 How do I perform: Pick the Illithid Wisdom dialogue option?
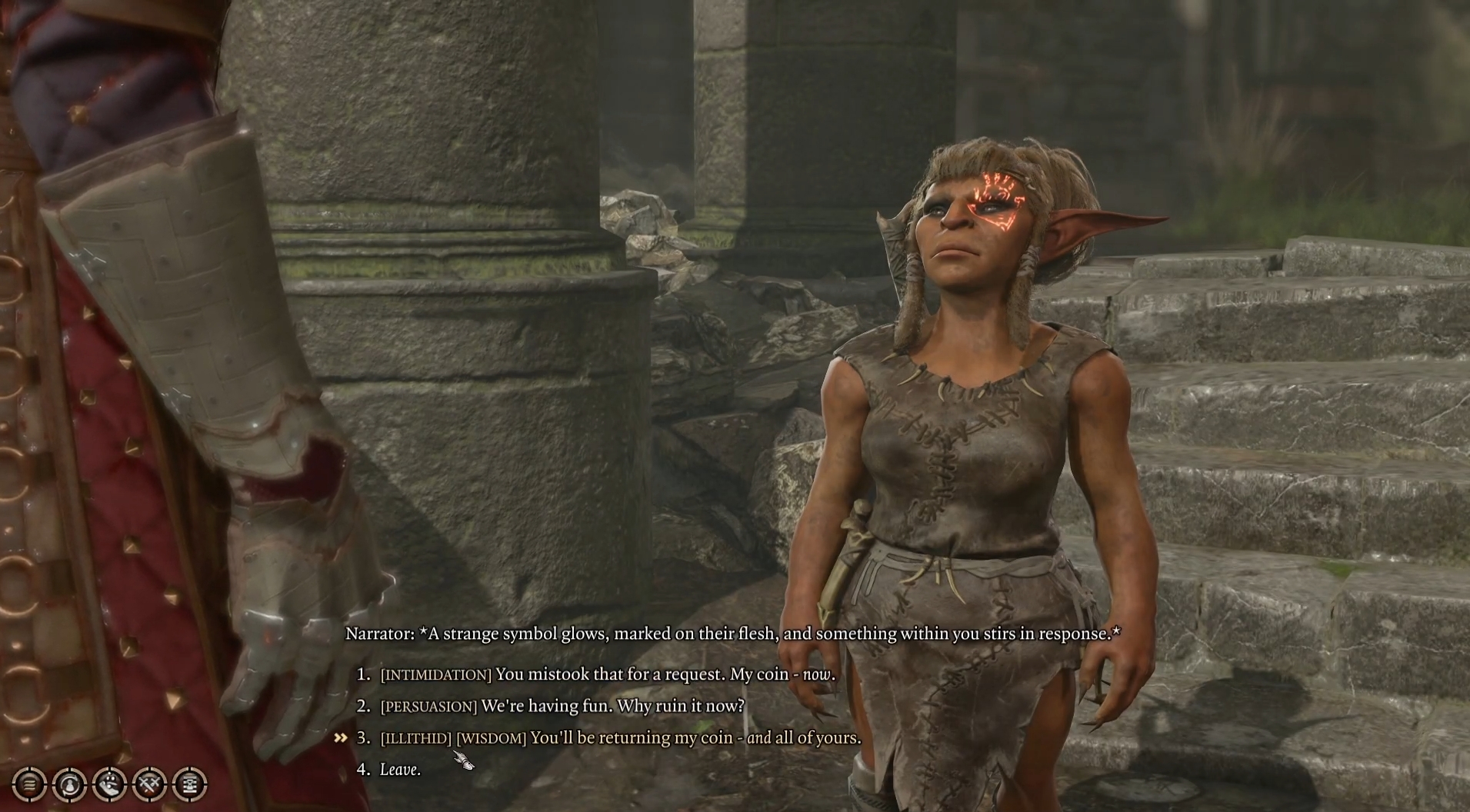tap(620, 738)
